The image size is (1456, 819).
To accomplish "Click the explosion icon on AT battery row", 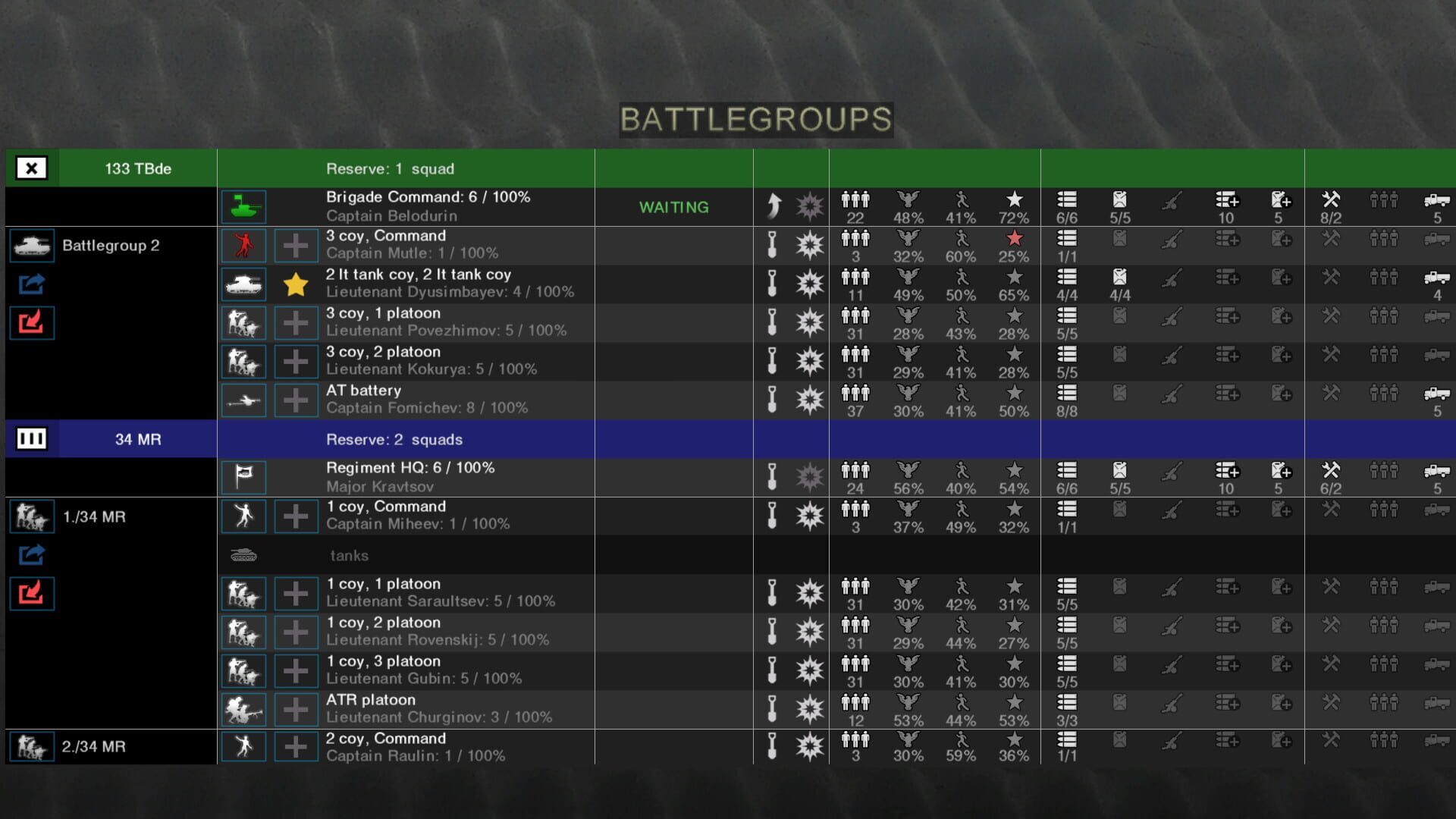I will click(x=810, y=400).
